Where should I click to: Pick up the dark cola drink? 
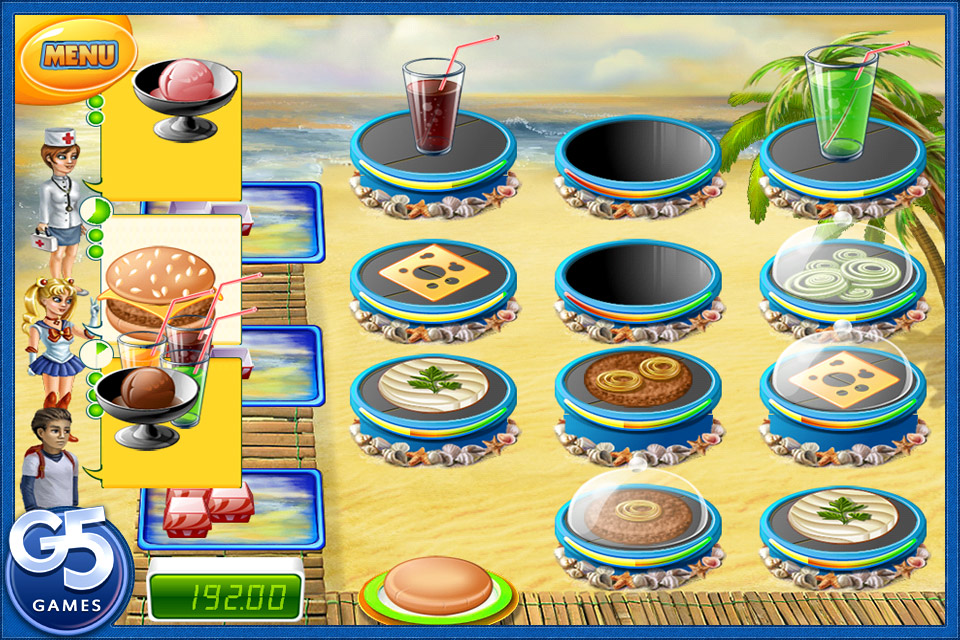click(x=433, y=107)
